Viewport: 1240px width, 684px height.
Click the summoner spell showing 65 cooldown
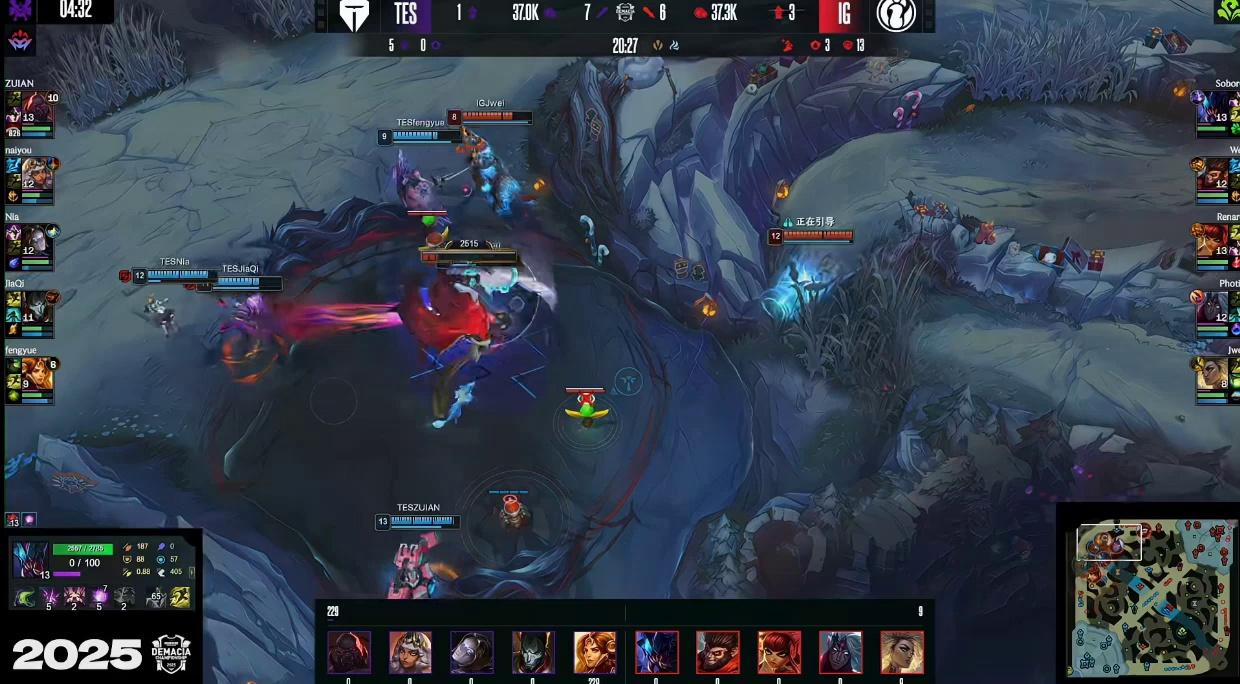[x=155, y=598]
